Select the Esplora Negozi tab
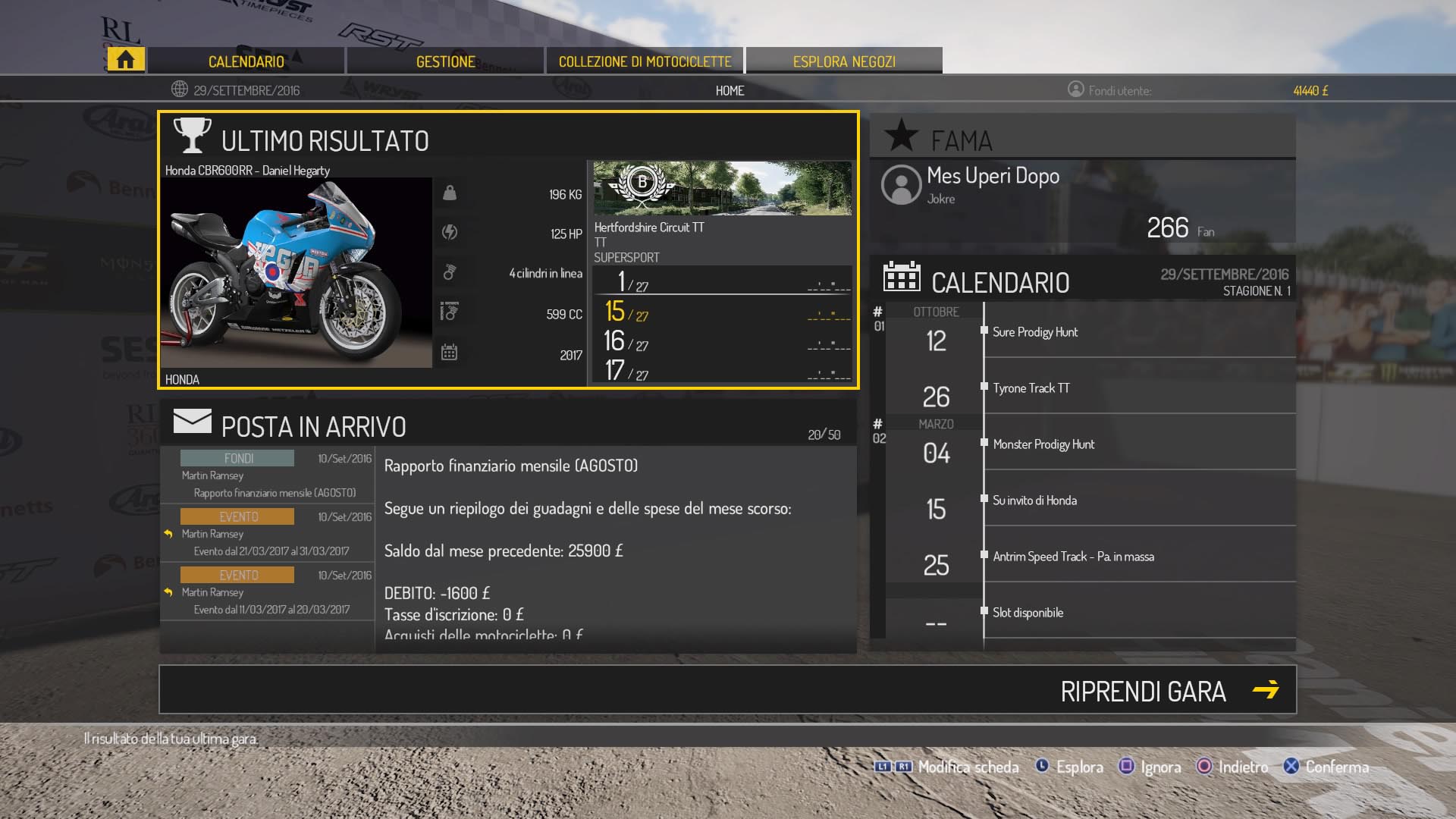This screenshot has height=819, width=1456. coord(844,61)
